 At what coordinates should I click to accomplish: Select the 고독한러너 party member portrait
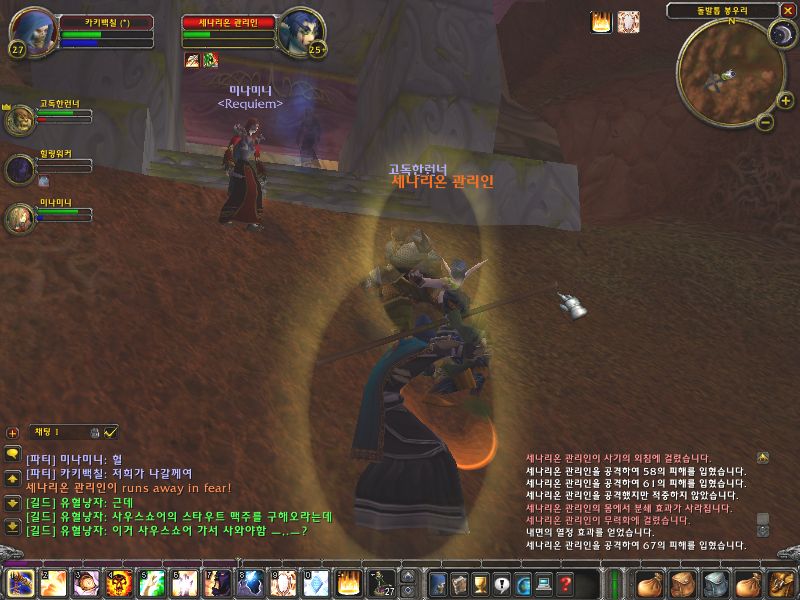click(19, 121)
